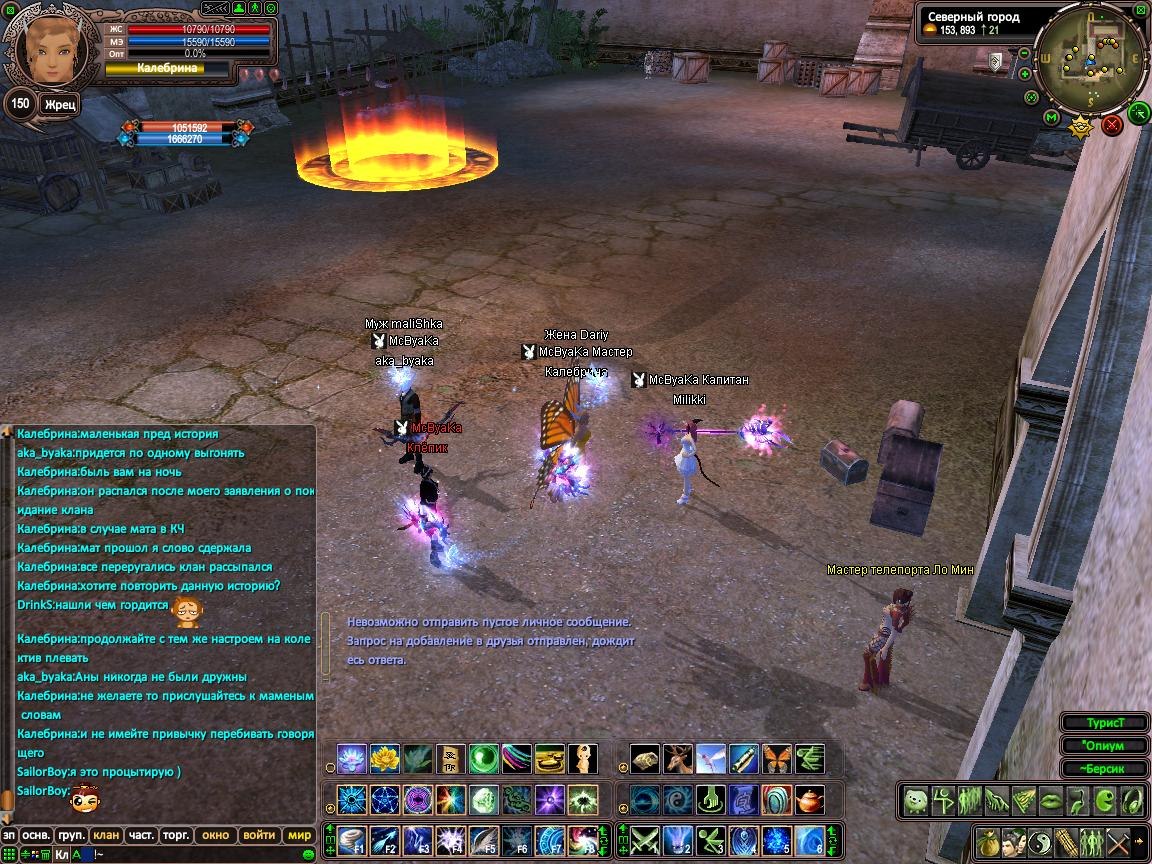Click the minimap zoom-in plus button
The width and height of the screenshot is (1152, 864).
tap(1024, 73)
